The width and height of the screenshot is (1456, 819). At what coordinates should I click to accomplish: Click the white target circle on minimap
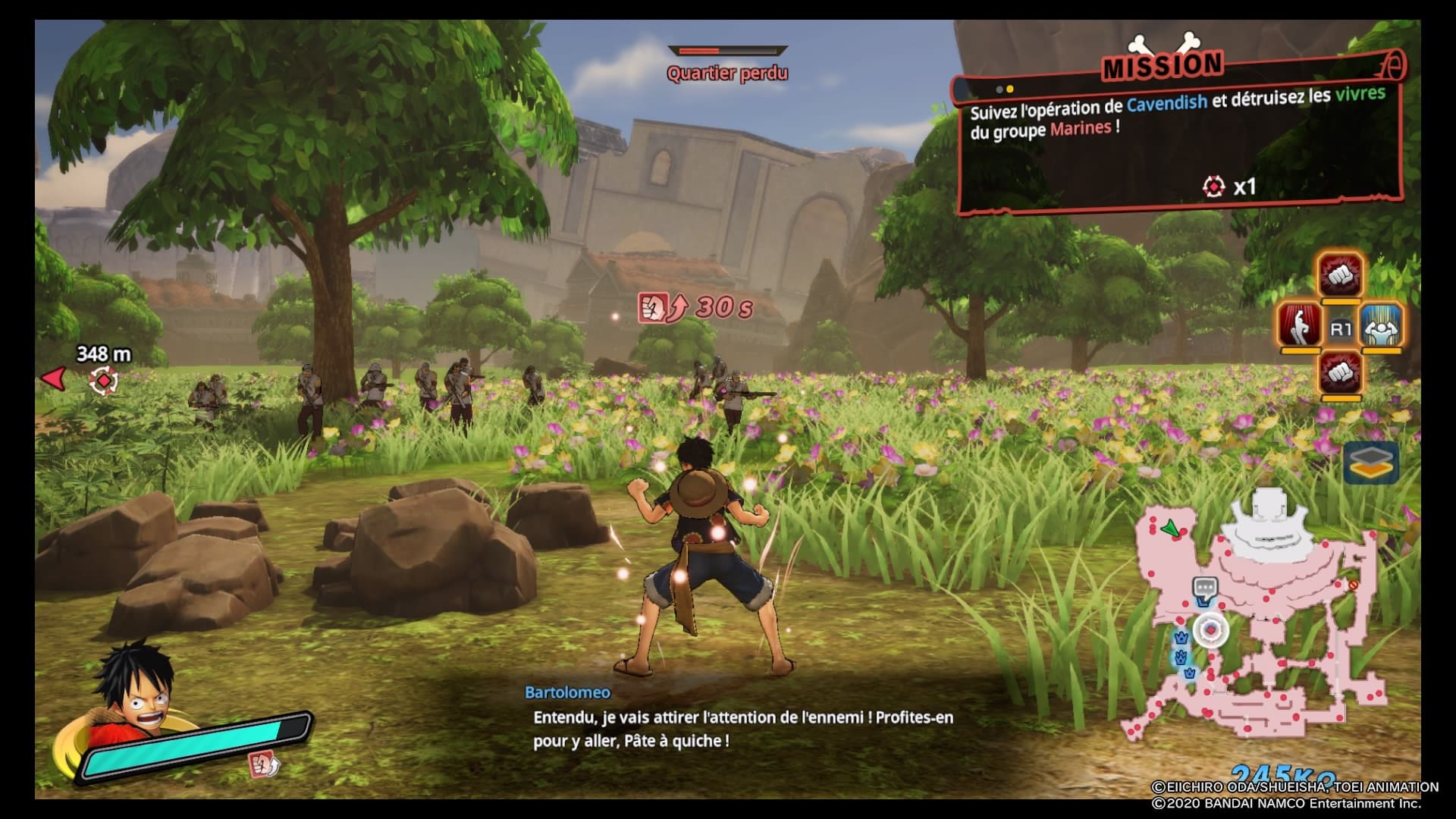click(x=1211, y=629)
